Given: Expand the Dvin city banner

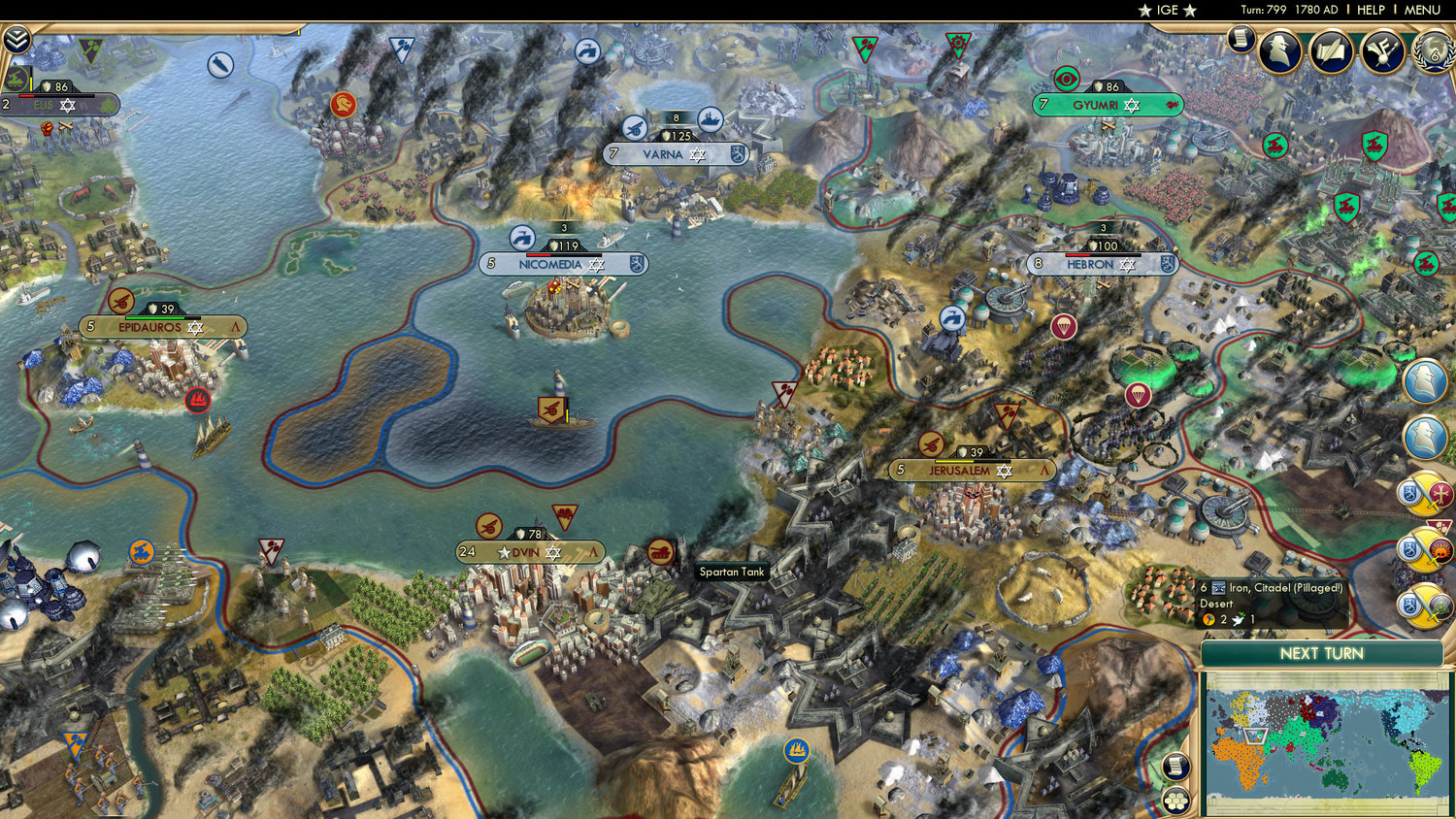Looking at the screenshot, I should coord(525,550).
